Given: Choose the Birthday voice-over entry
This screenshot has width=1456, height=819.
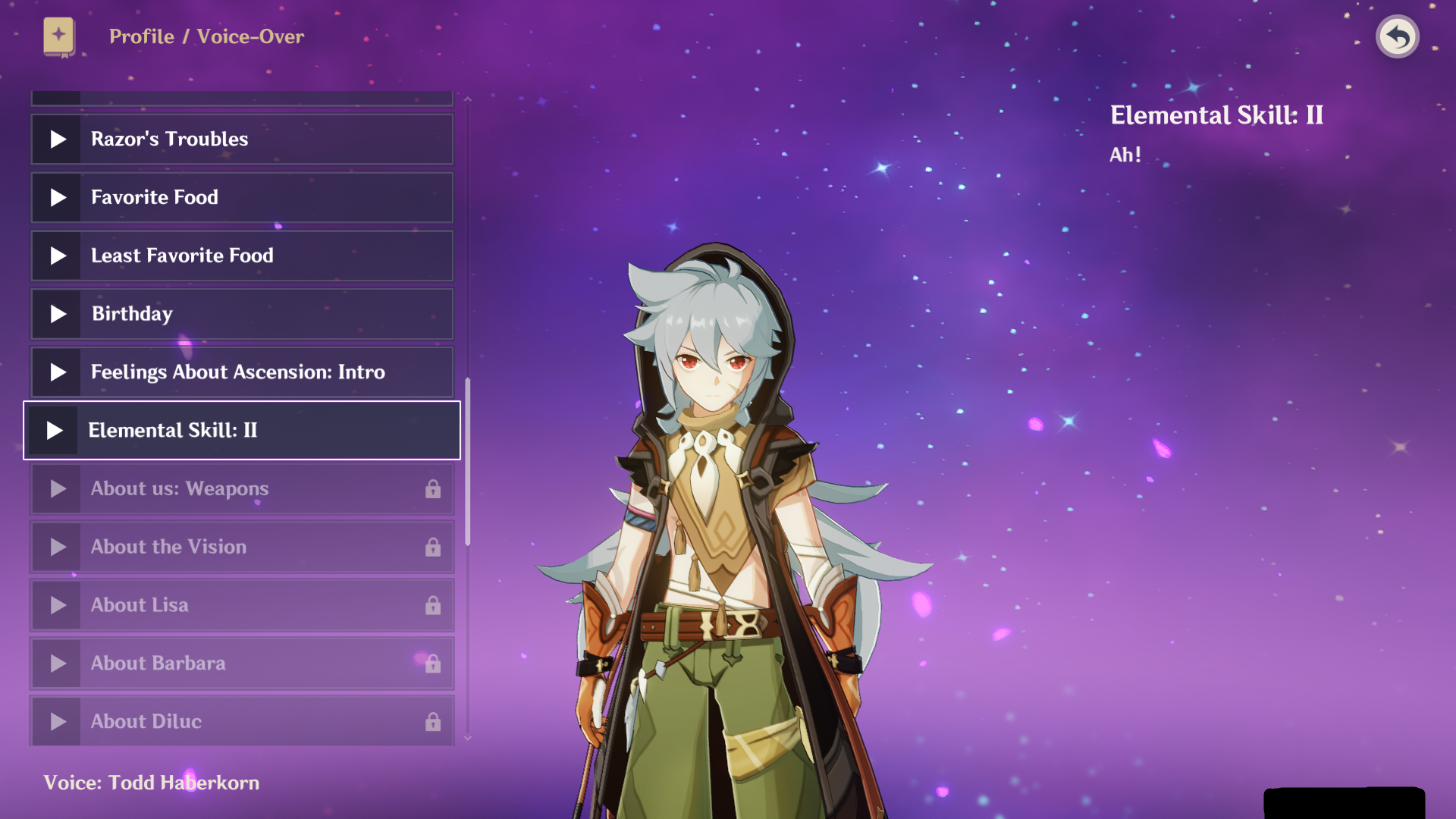Looking at the screenshot, I should coord(241,314).
